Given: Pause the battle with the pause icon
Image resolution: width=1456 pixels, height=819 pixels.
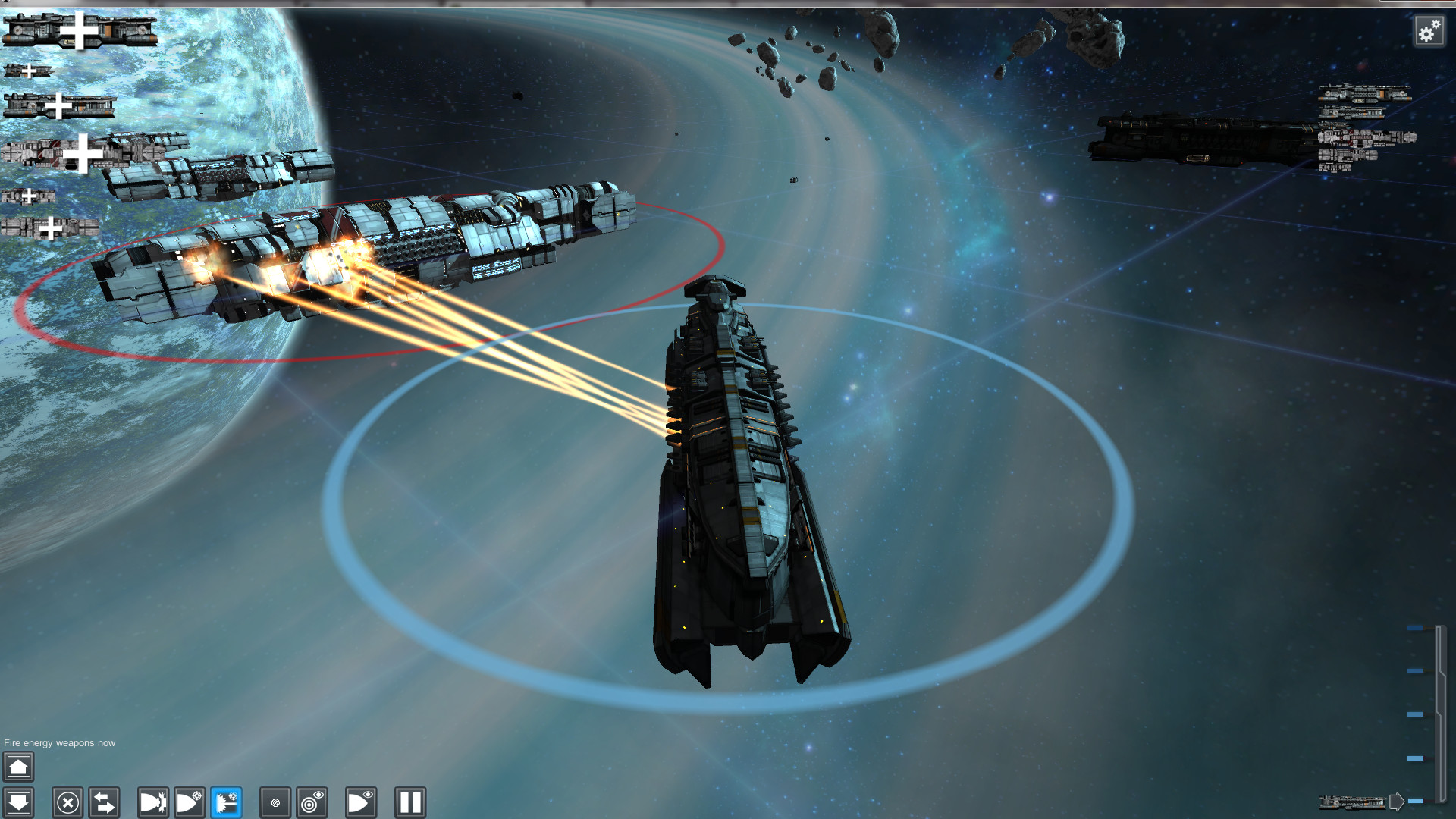Looking at the screenshot, I should [x=409, y=802].
